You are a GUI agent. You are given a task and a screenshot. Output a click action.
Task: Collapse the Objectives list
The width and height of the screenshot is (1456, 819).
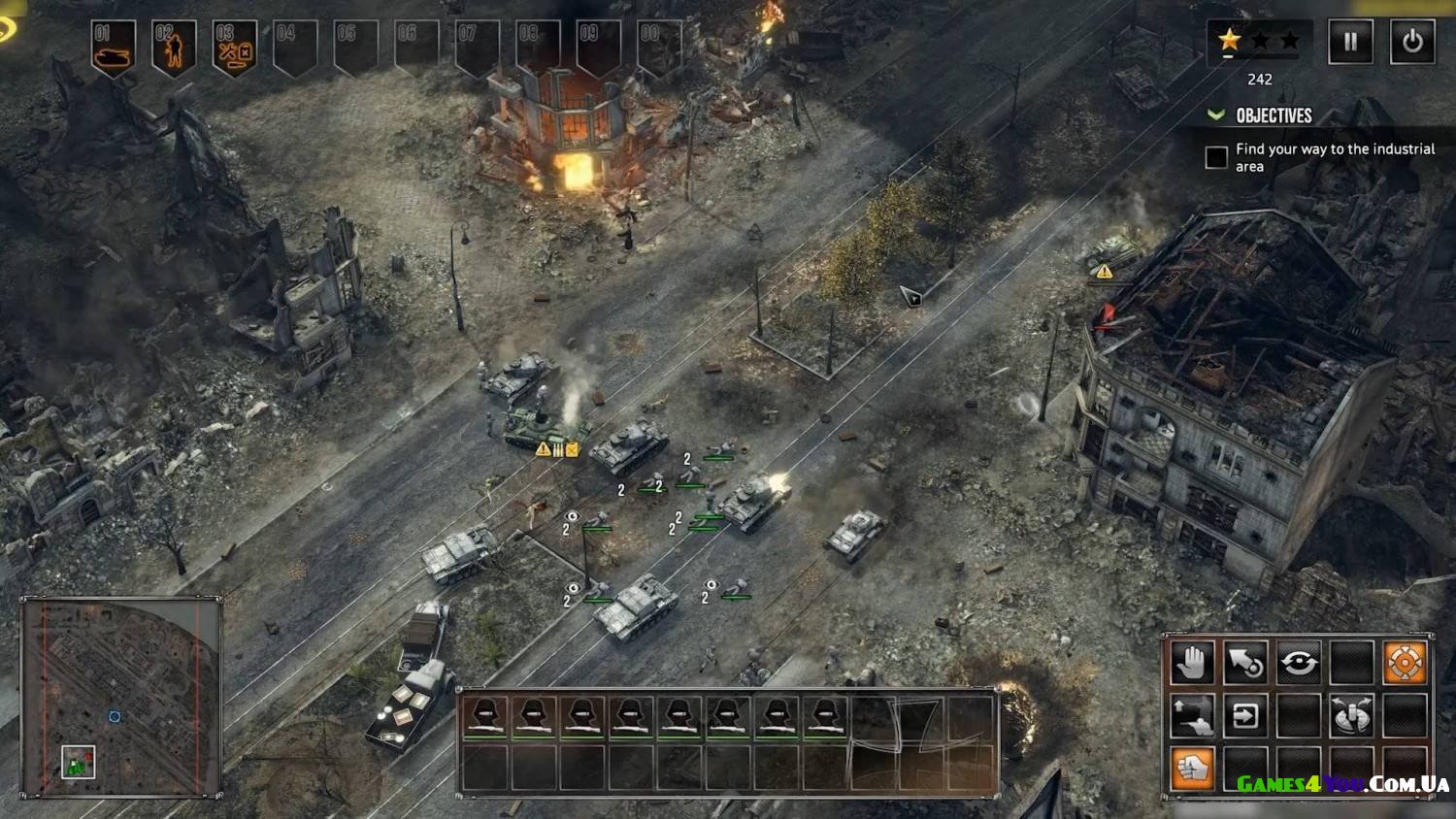pos(1215,115)
